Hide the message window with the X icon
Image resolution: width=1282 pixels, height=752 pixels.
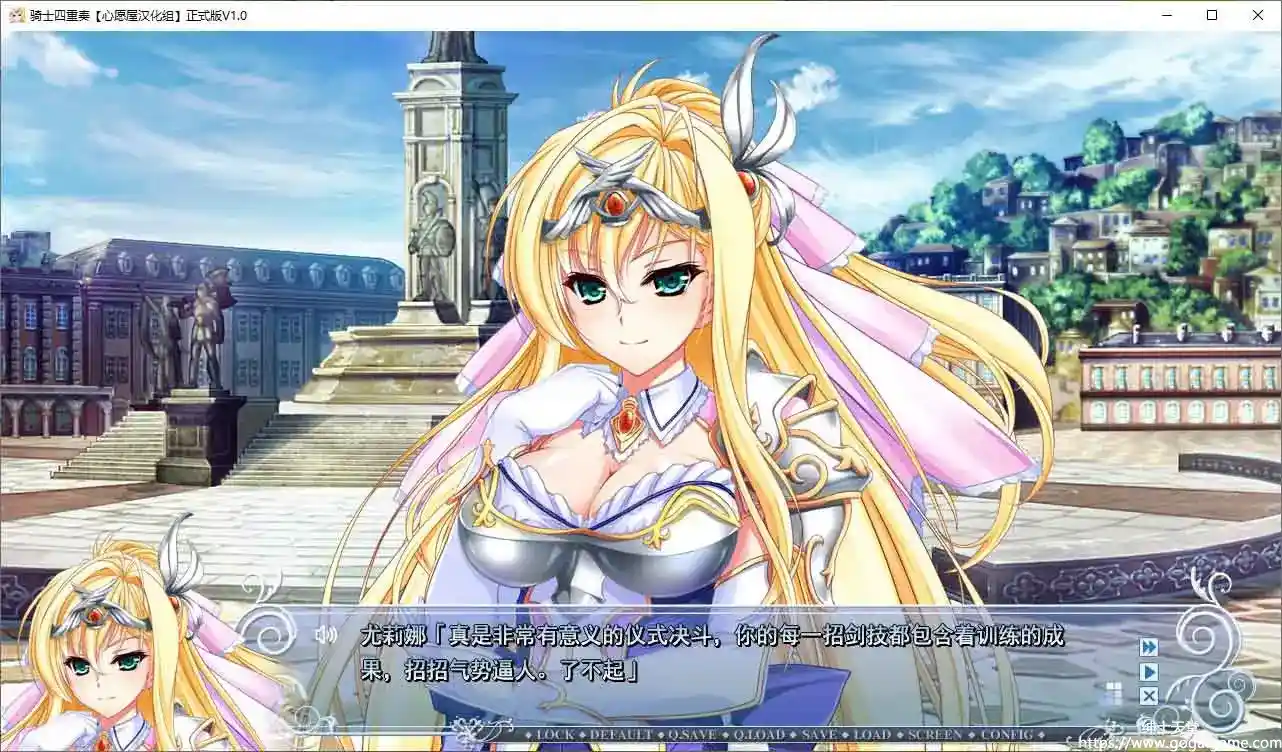(x=1148, y=695)
